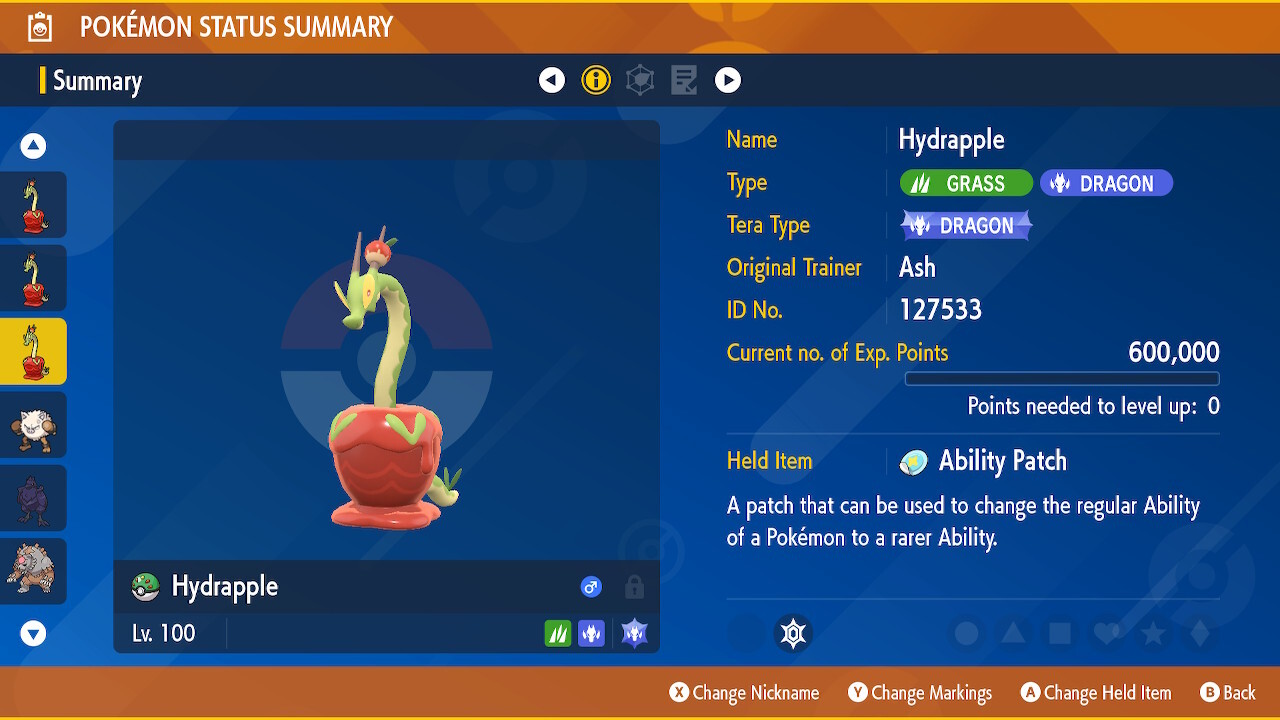Click the DRAGON Tera Type badge
The width and height of the screenshot is (1280, 720).
pos(965,225)
